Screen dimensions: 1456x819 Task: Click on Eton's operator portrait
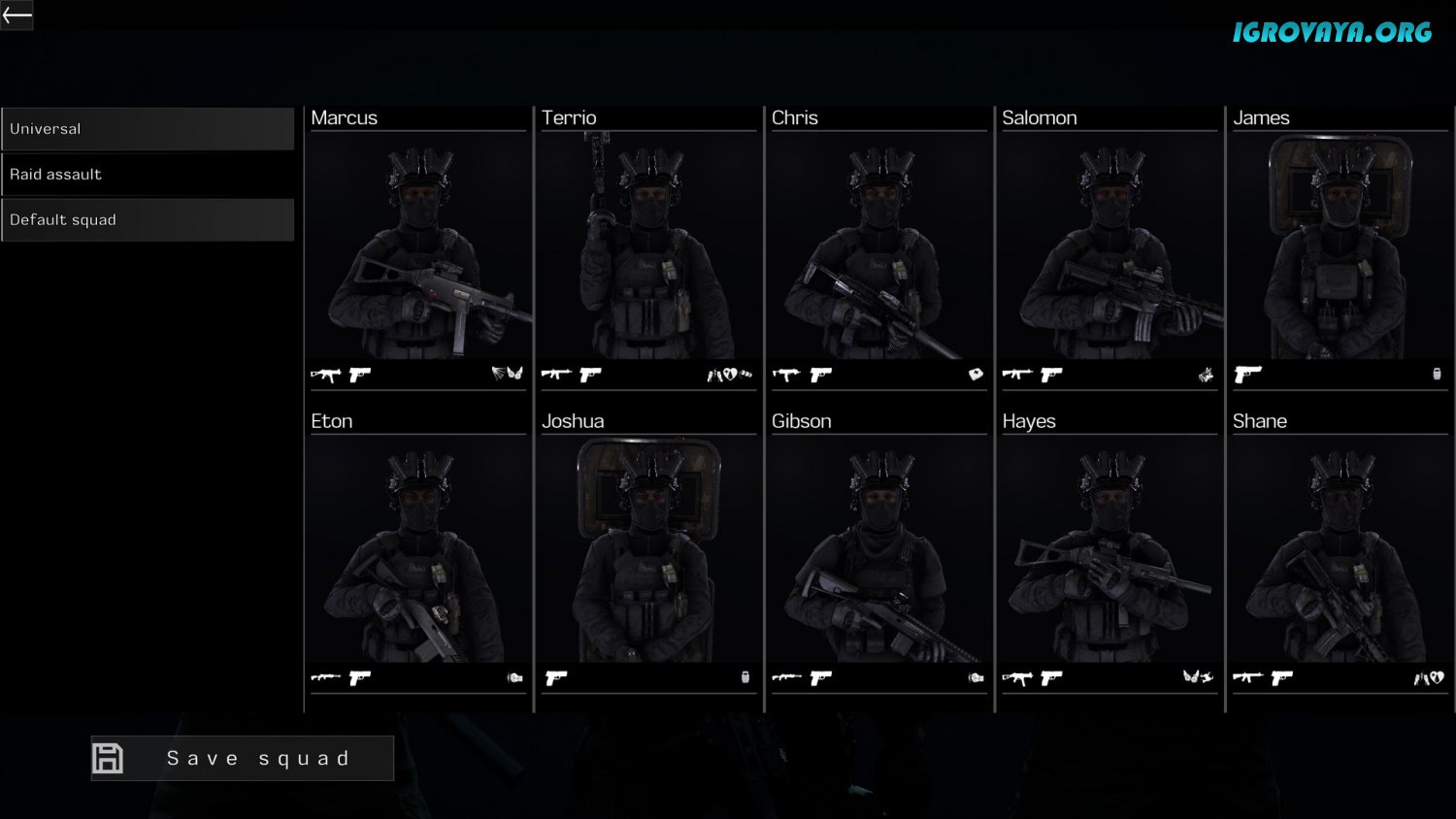418,551
